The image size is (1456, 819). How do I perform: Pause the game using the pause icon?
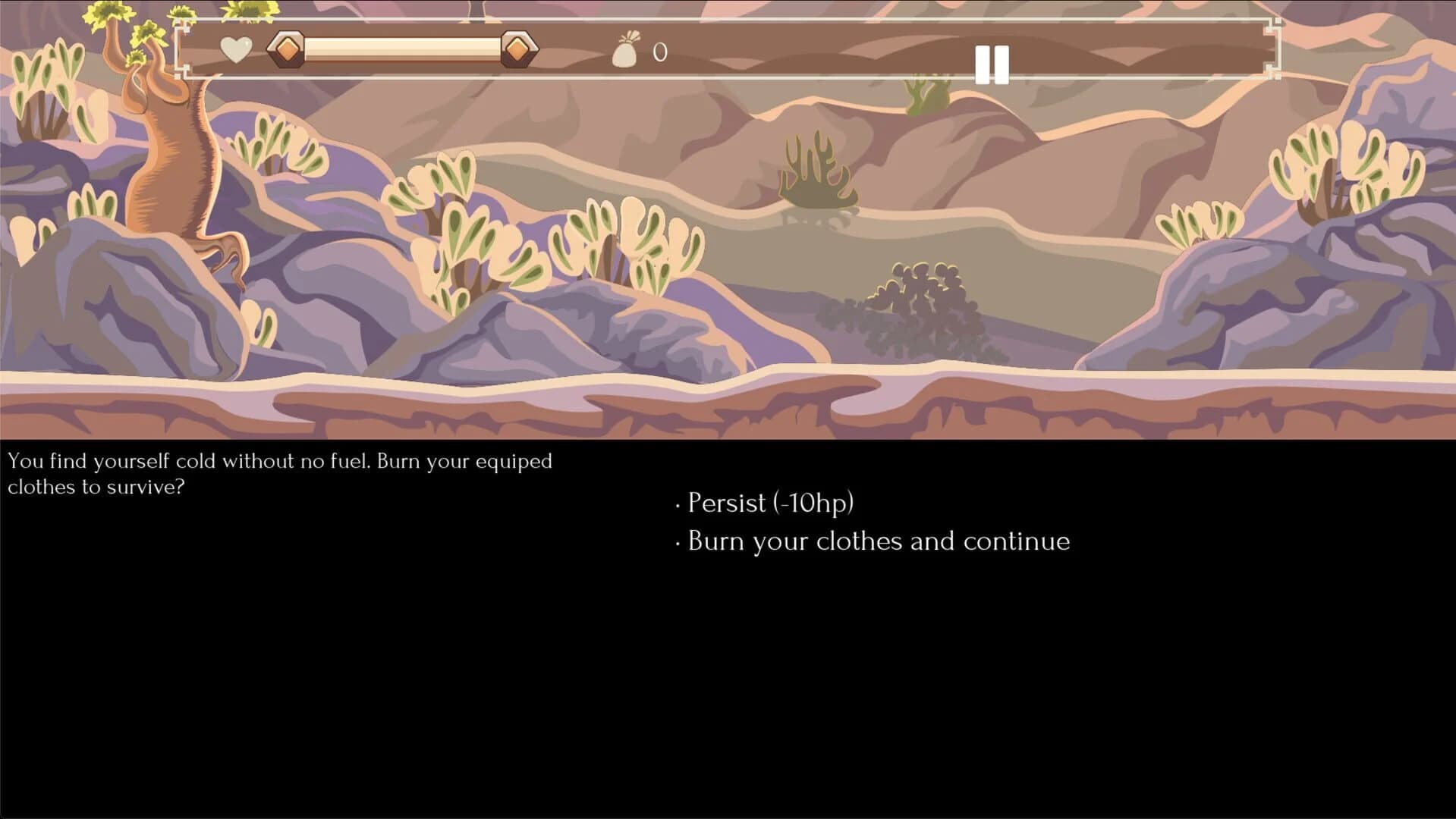pos(992,64)
